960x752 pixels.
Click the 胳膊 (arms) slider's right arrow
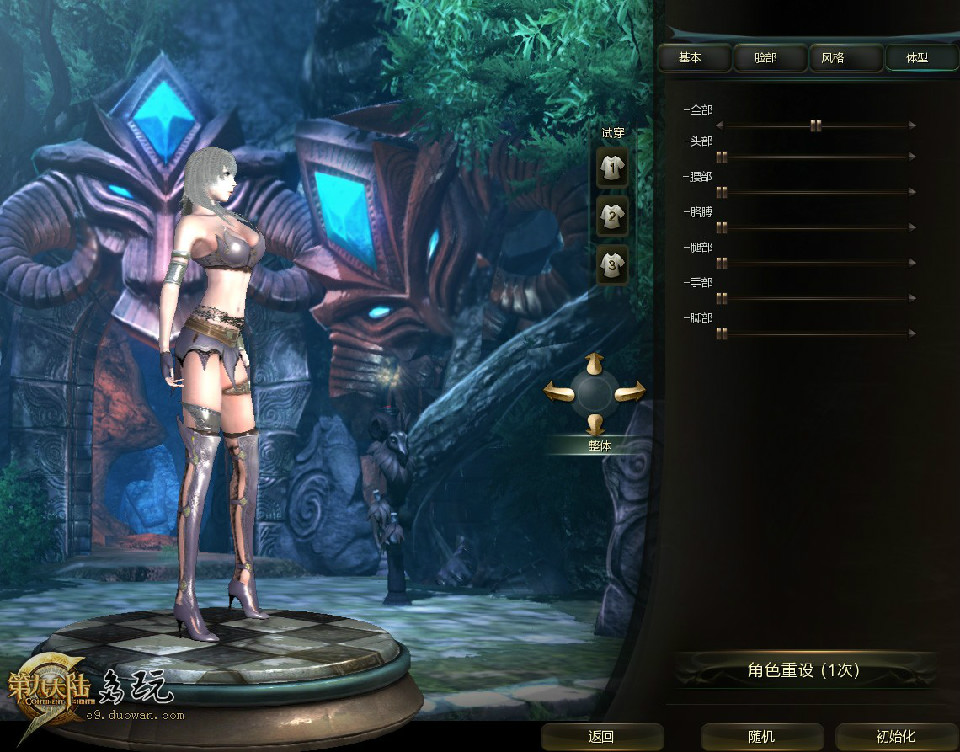[912, 228]
